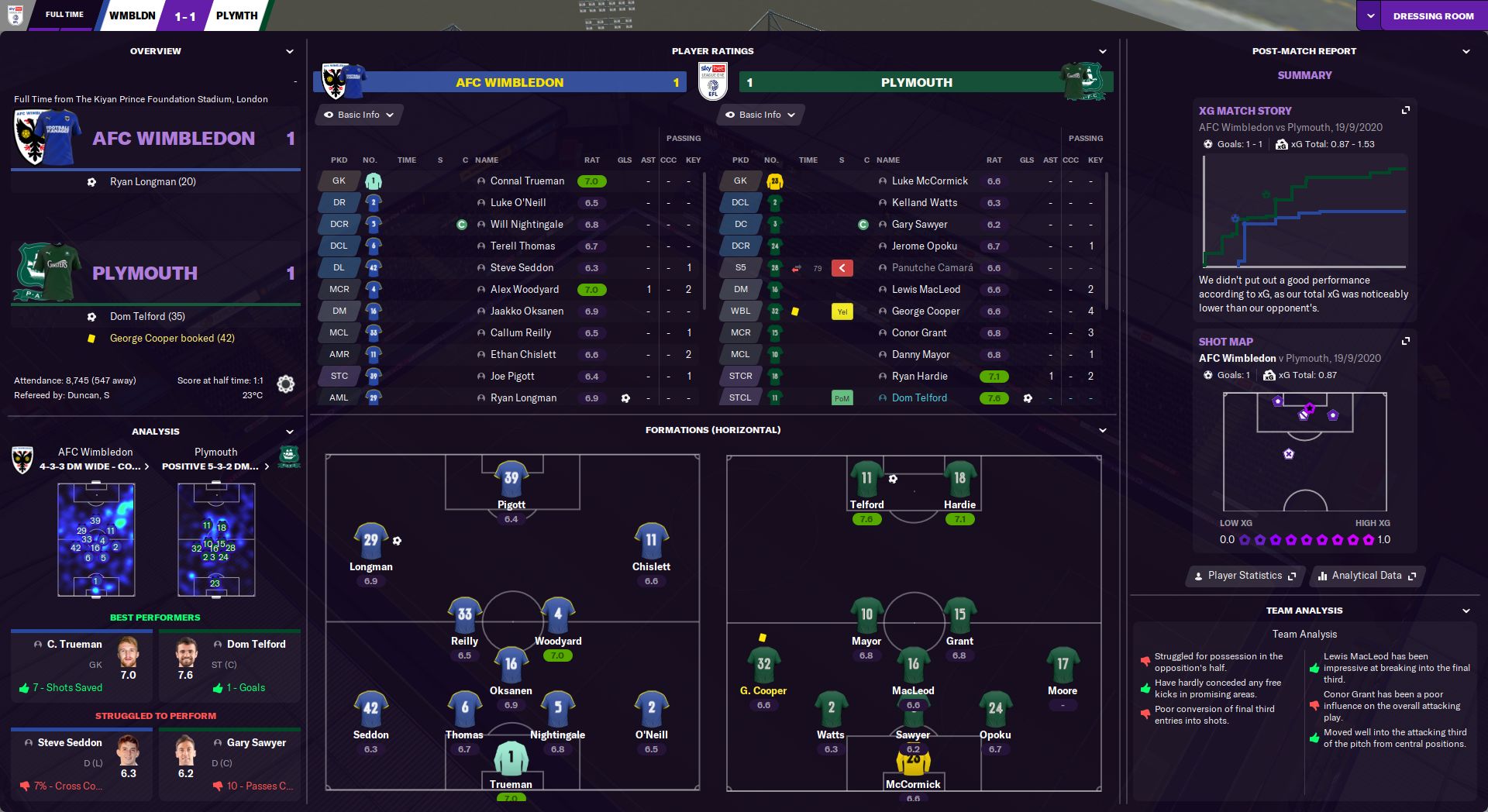The image size is (1488, 812).
Task: Switch to the WMBLDN tab at the top
Action: [132, 15]
